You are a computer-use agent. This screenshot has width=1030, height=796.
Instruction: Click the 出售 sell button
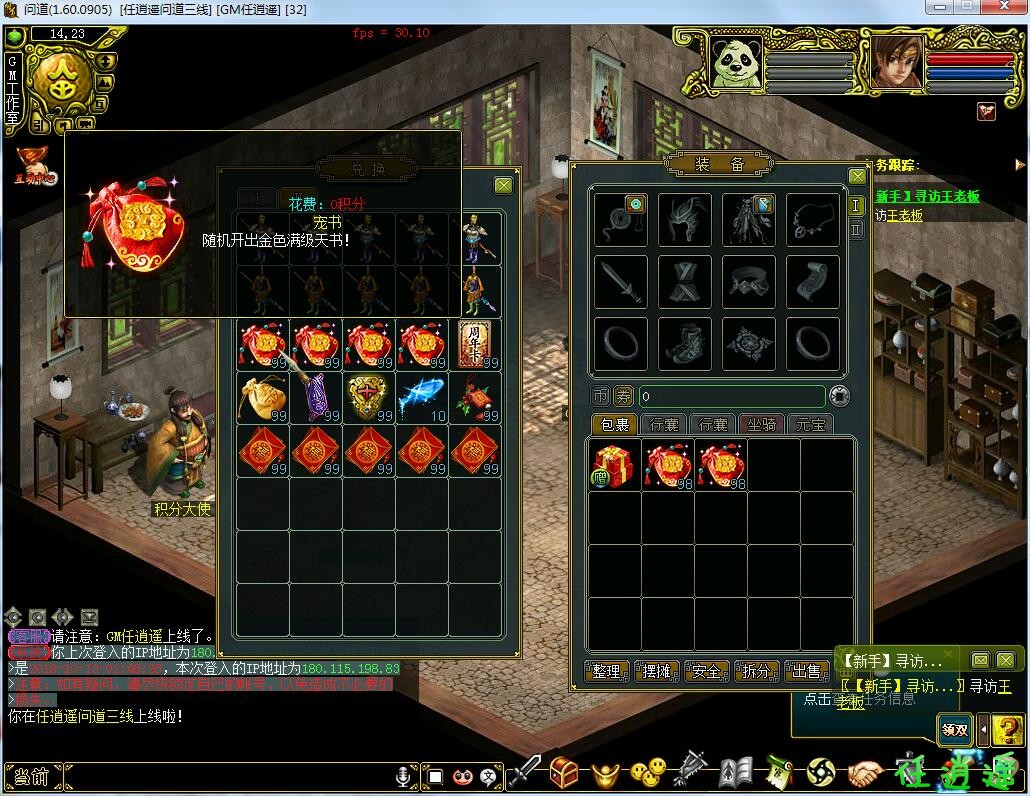tap(806, 671)
